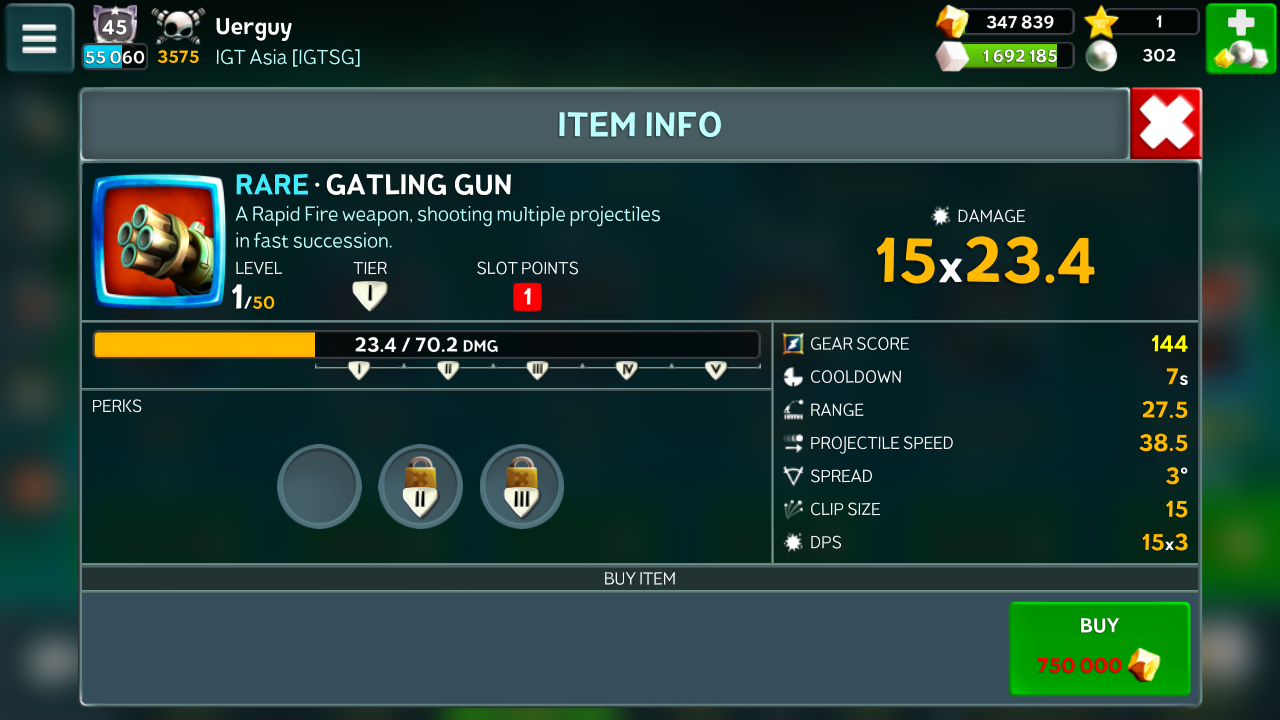
Task: Select the empty first perk slot
Action: (x=319, y=487)
